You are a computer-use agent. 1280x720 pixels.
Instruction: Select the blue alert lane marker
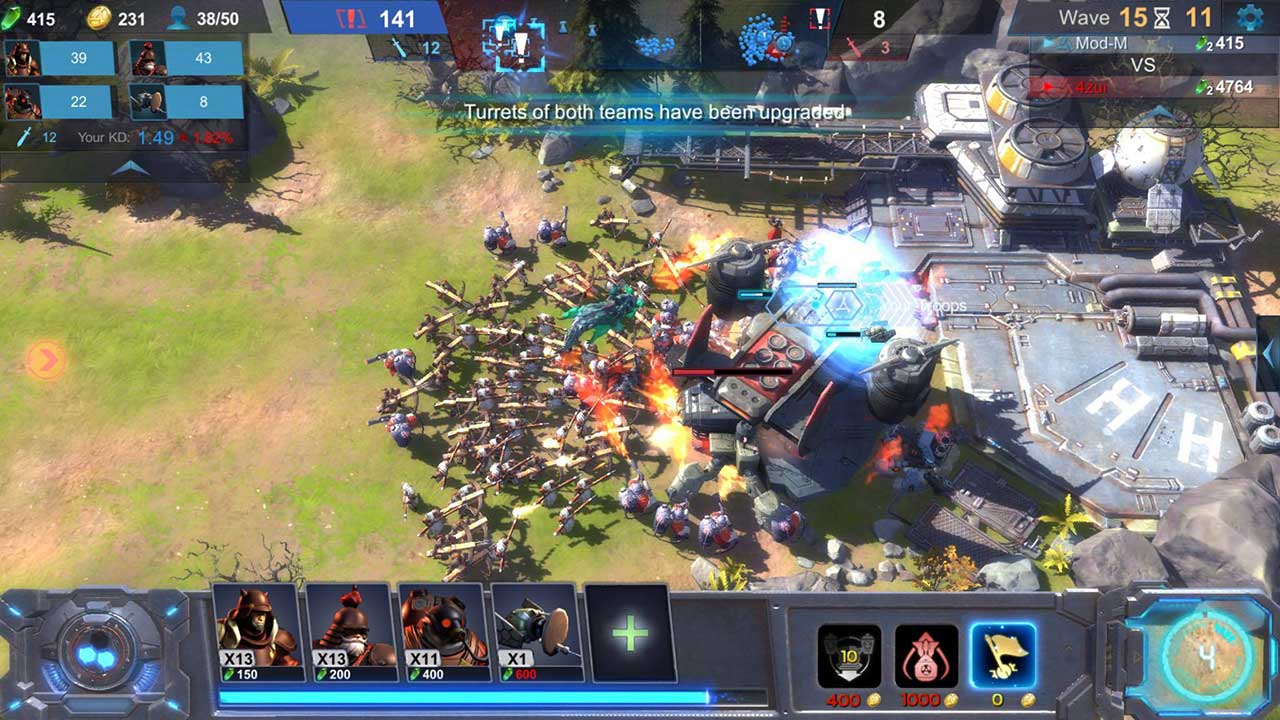pos(514,43)
